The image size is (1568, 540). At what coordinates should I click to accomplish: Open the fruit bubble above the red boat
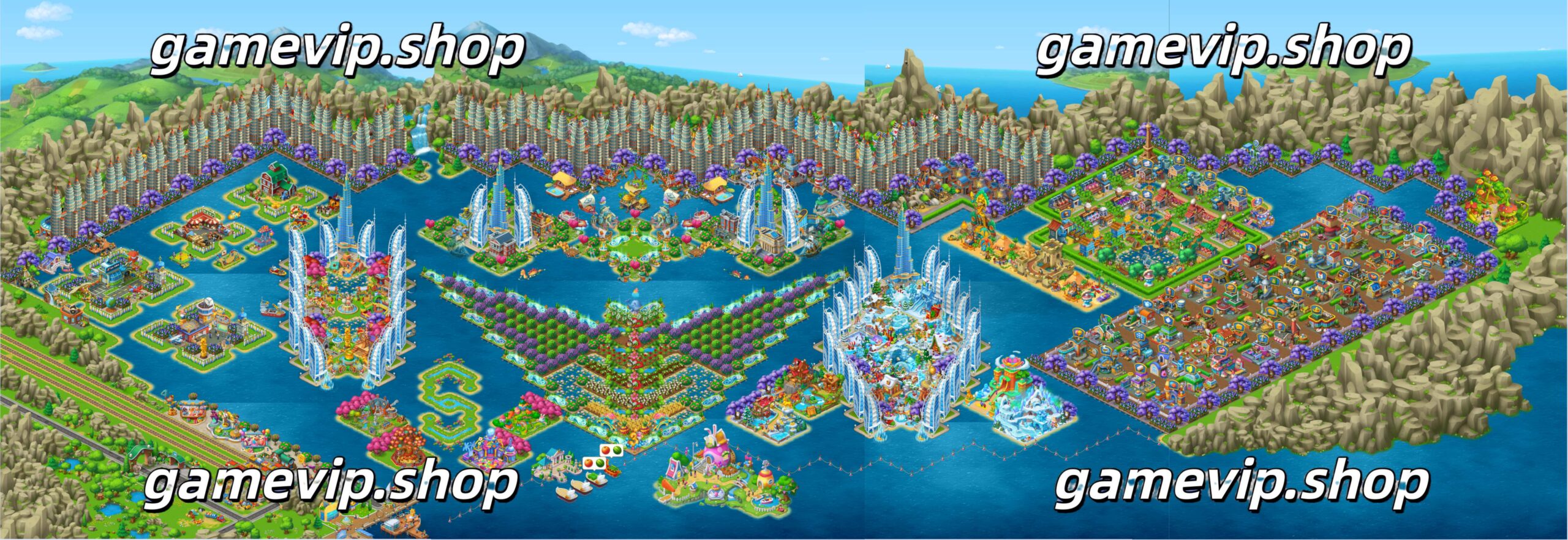(611, 451)
